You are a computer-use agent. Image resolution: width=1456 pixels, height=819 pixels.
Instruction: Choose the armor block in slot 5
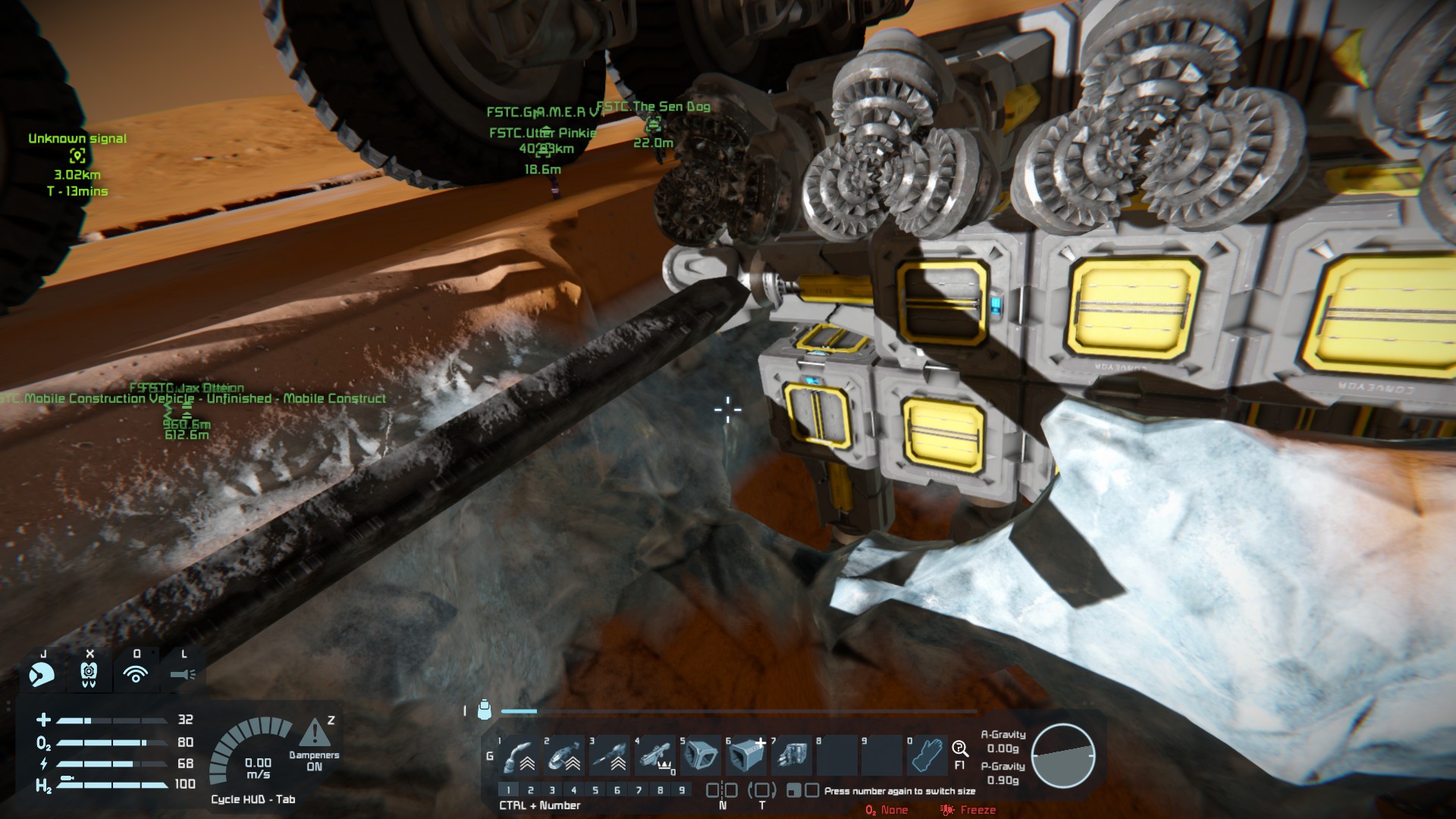pos(701,755)
